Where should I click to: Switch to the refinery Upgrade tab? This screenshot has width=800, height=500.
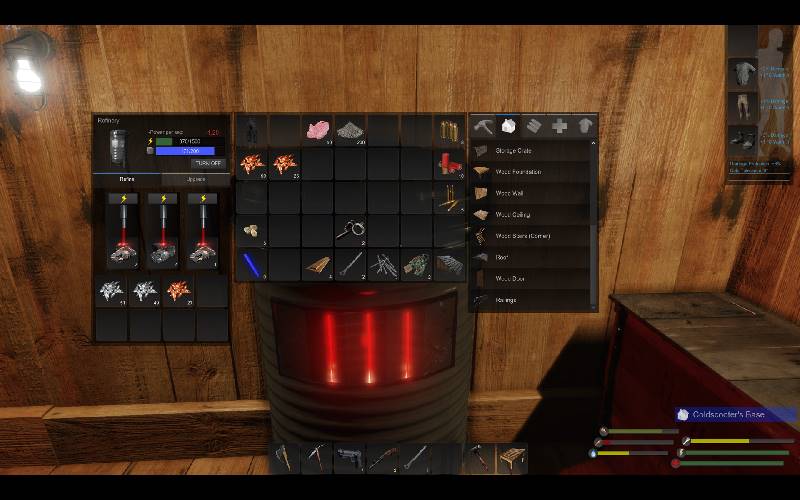(x=195, y=180)
